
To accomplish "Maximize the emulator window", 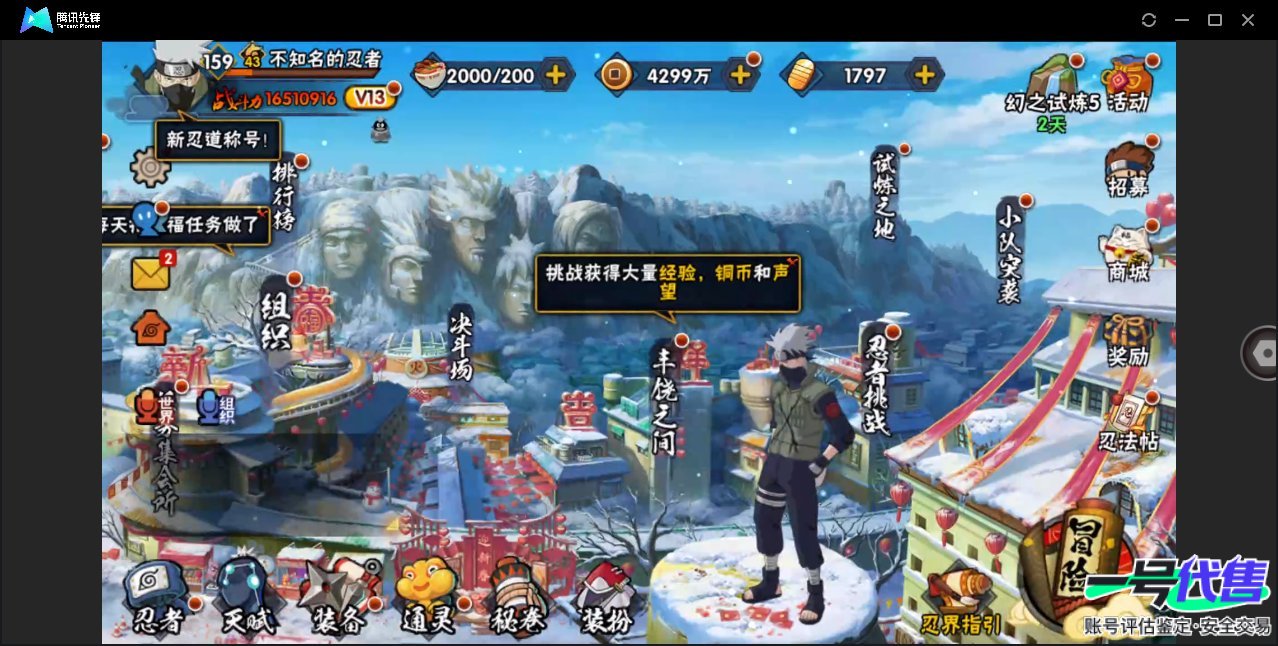I will pos(1215,20).
